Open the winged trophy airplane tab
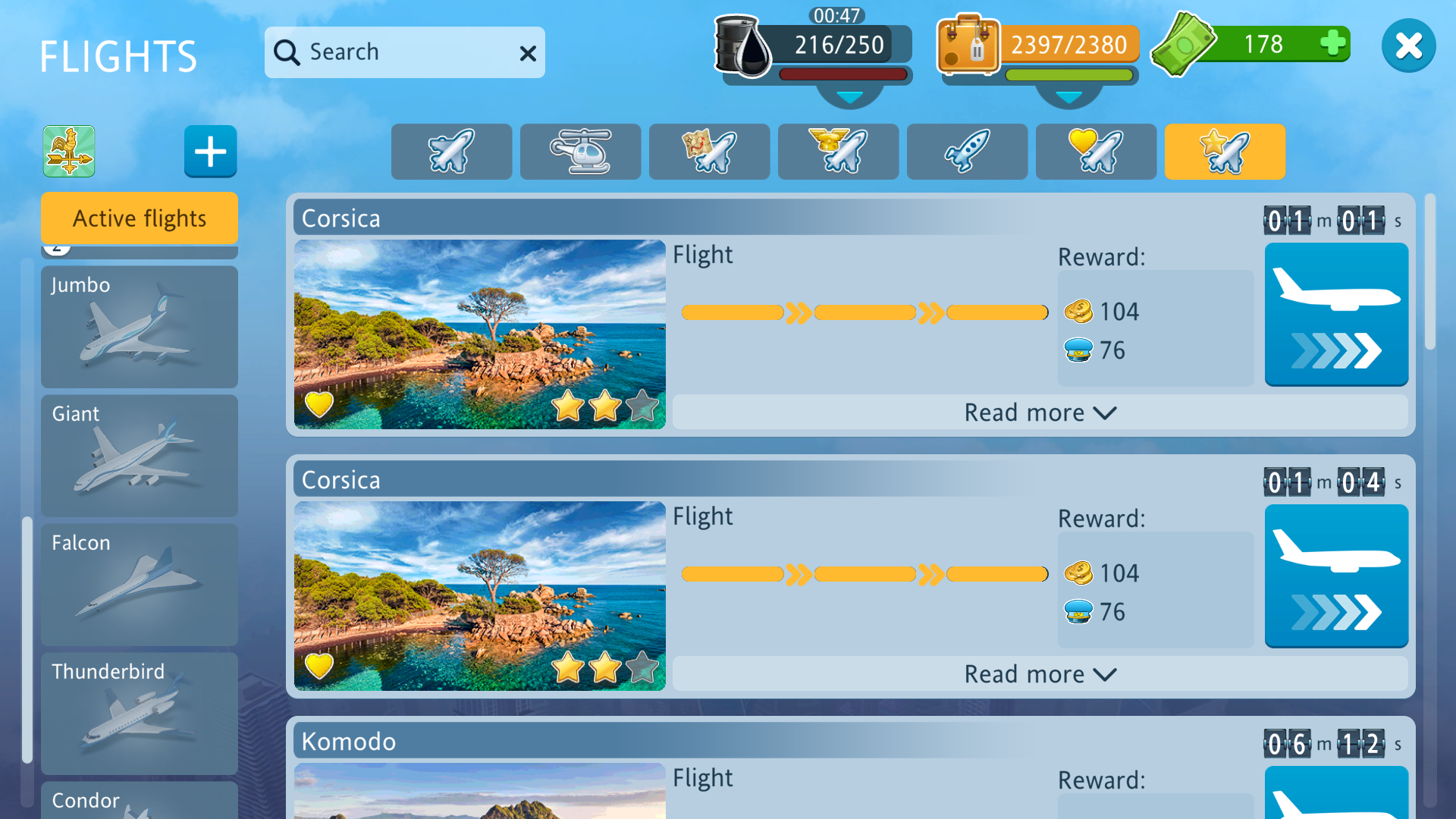Viewport: 1456px width, 819px height. click(x=838, y=152)
